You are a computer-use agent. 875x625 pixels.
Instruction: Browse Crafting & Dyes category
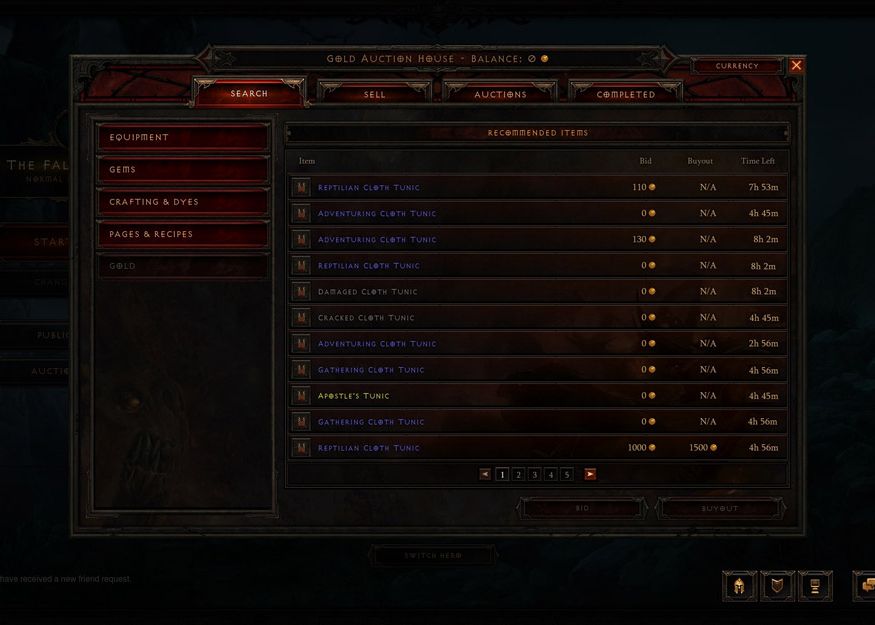coord(183,202)
